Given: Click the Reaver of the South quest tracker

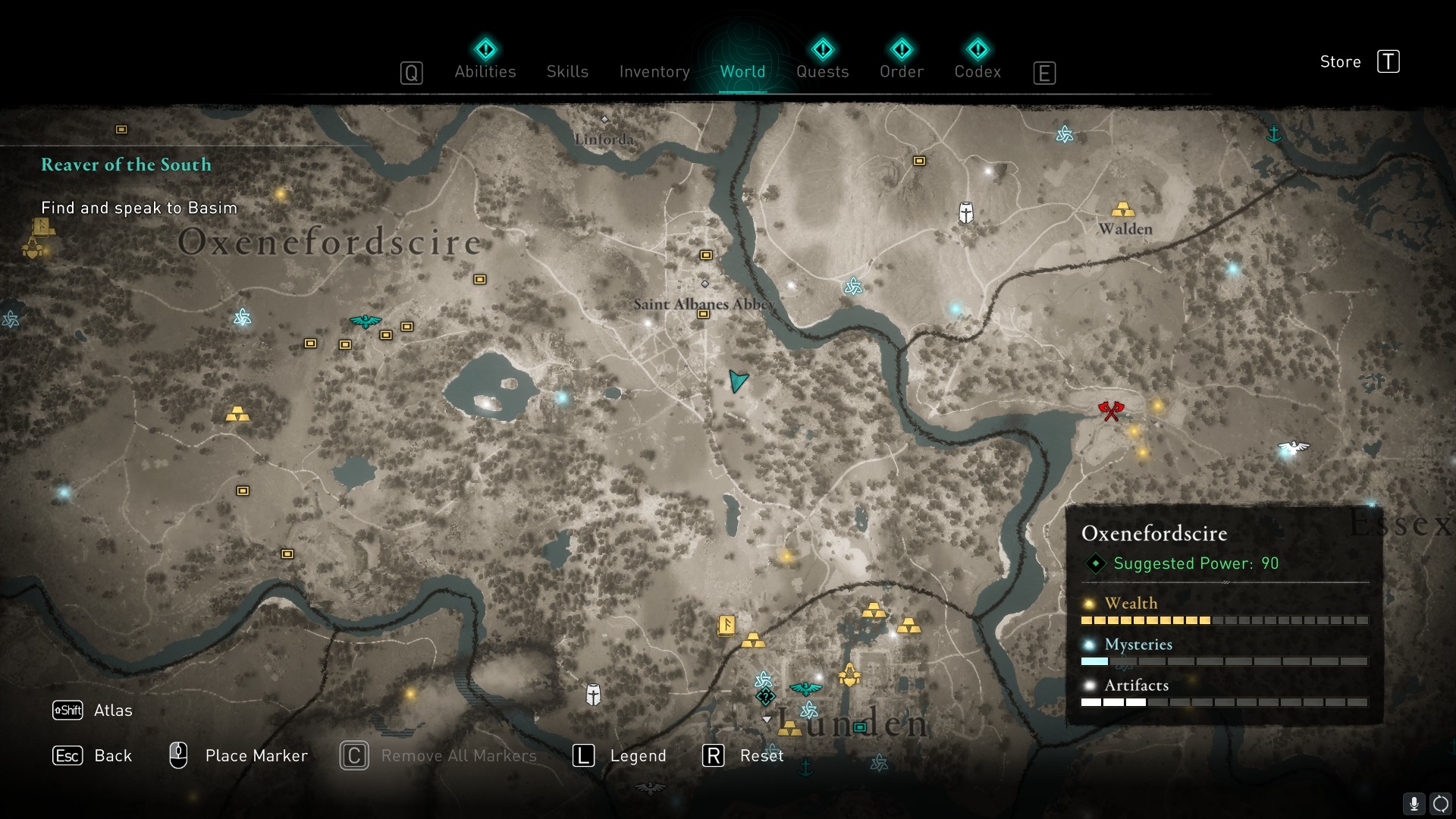Looking at the screenshot, I should tap(126, 165).
